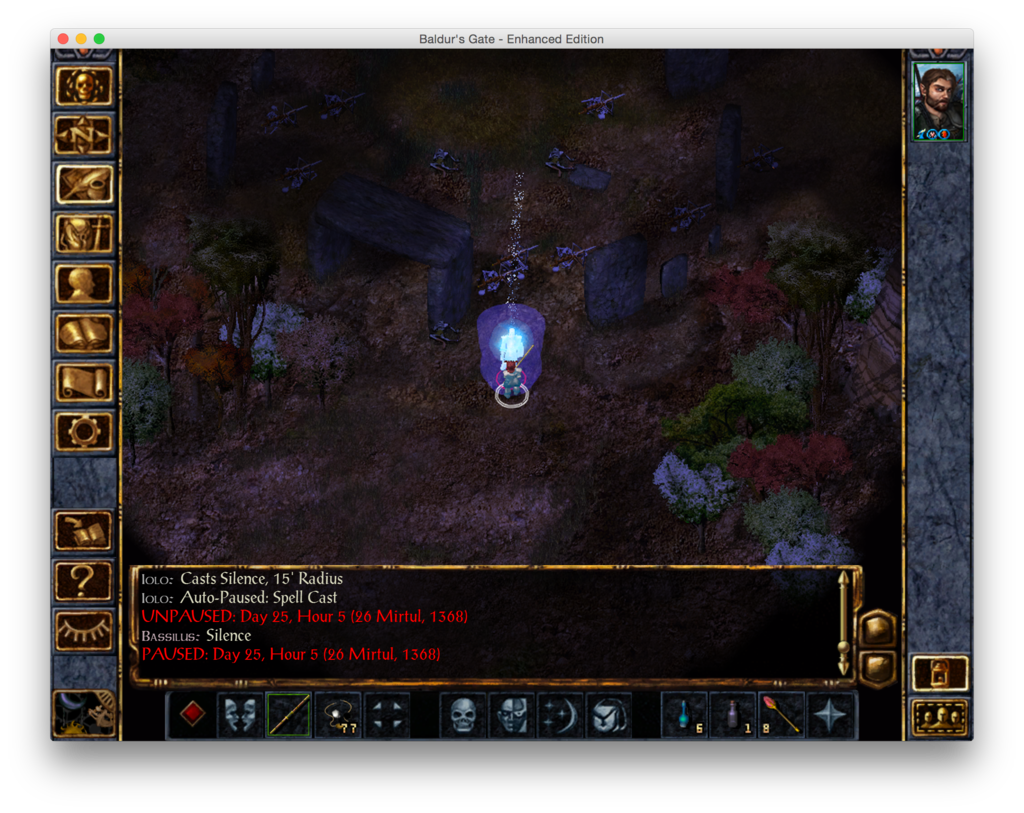This screenshot has height=813, width=1024.
Task: Toggle interface visibility with the eye button
Action: tap(84, 629)
